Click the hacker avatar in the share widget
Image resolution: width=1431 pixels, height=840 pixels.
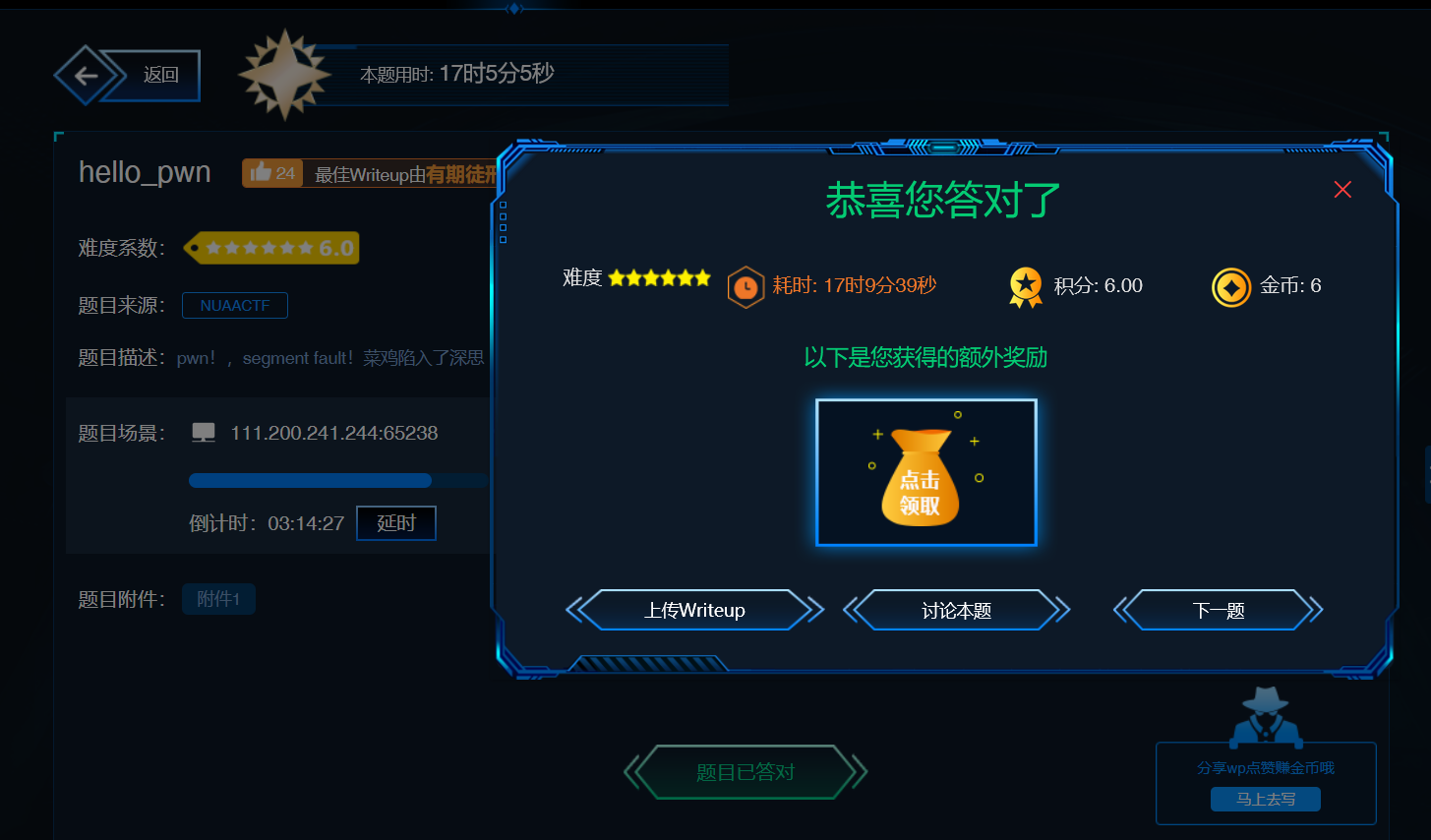(x=1266, y=717)
